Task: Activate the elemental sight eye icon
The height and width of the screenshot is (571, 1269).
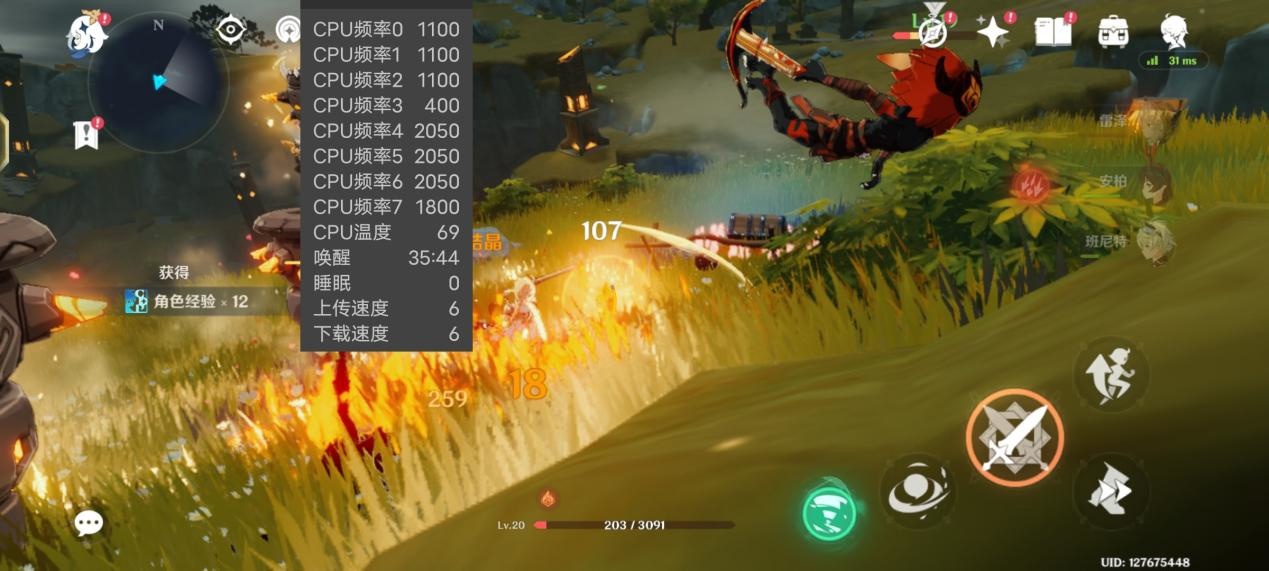Action: (231, 30)
